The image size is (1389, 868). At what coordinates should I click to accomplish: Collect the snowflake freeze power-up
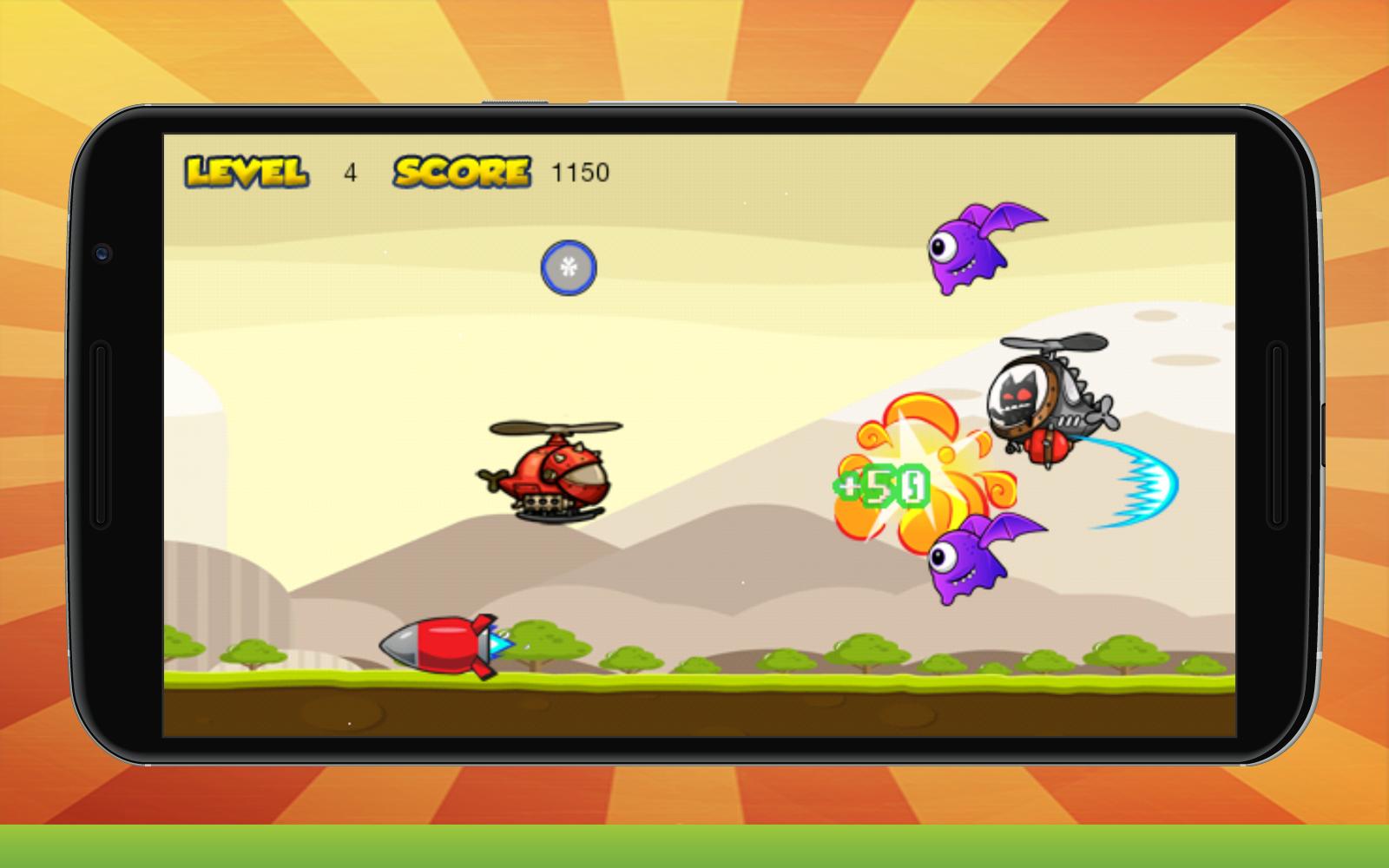569,269
